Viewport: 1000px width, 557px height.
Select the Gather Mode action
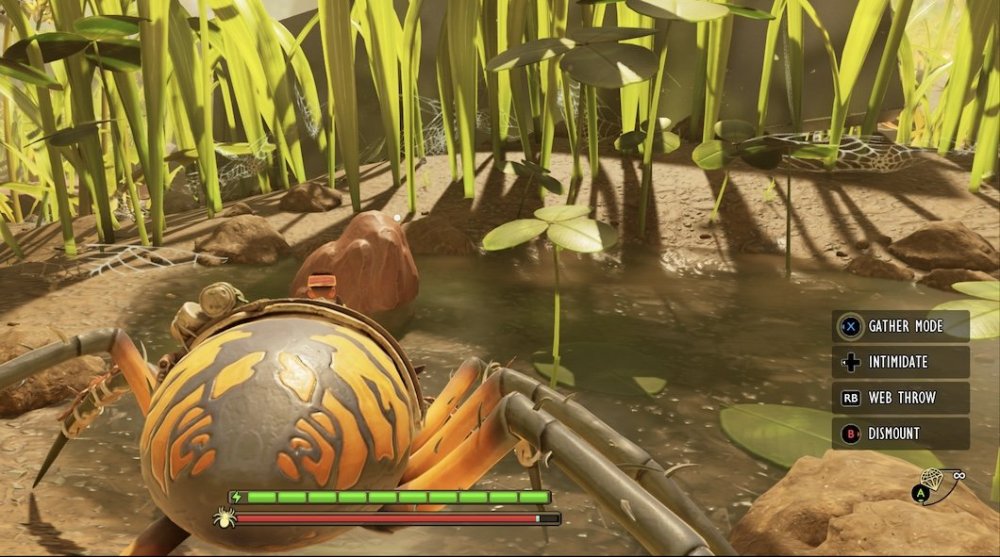coord(900,326)
